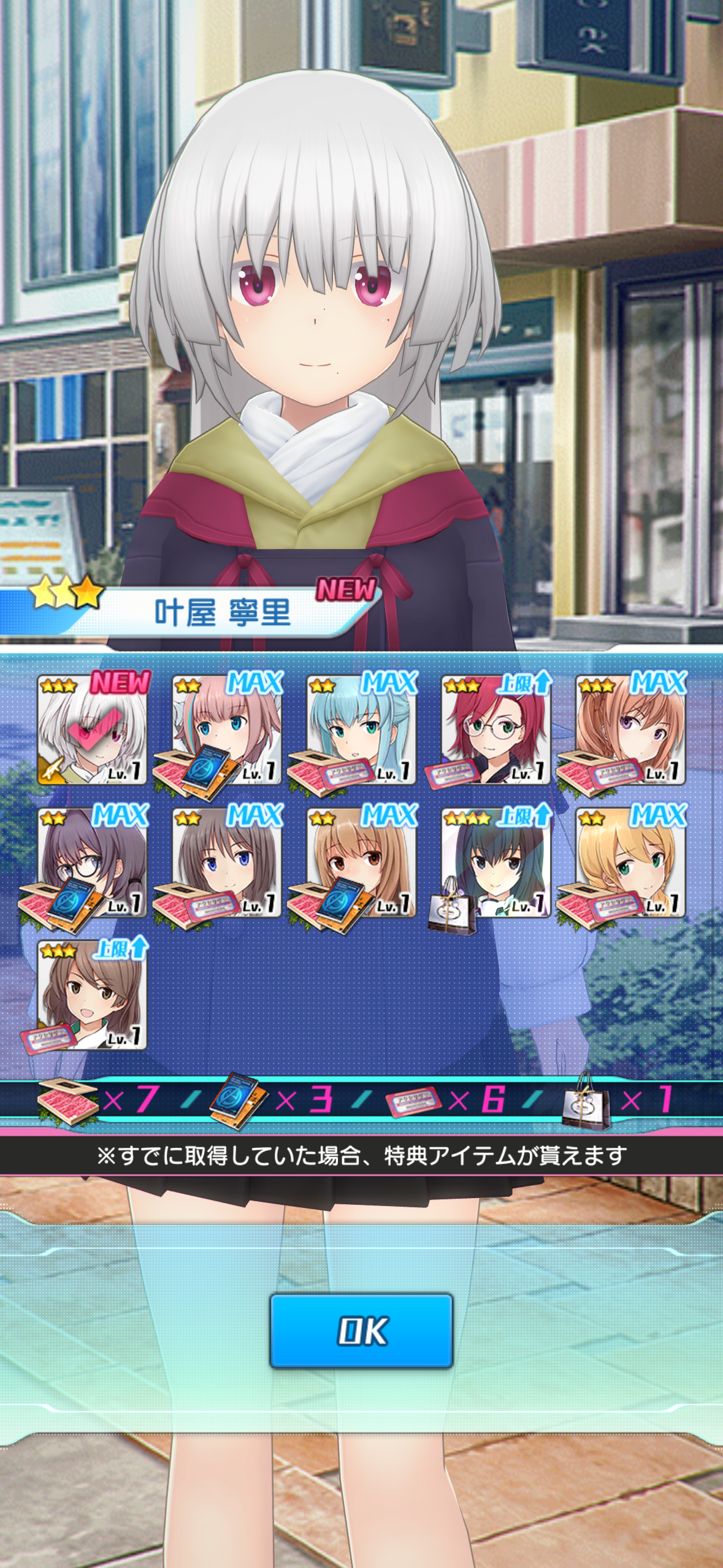Image resolution: width=723 pixels, height=1568 pixels.
Task: Choose the pink-haired girl card
Action: pos(227,730)
